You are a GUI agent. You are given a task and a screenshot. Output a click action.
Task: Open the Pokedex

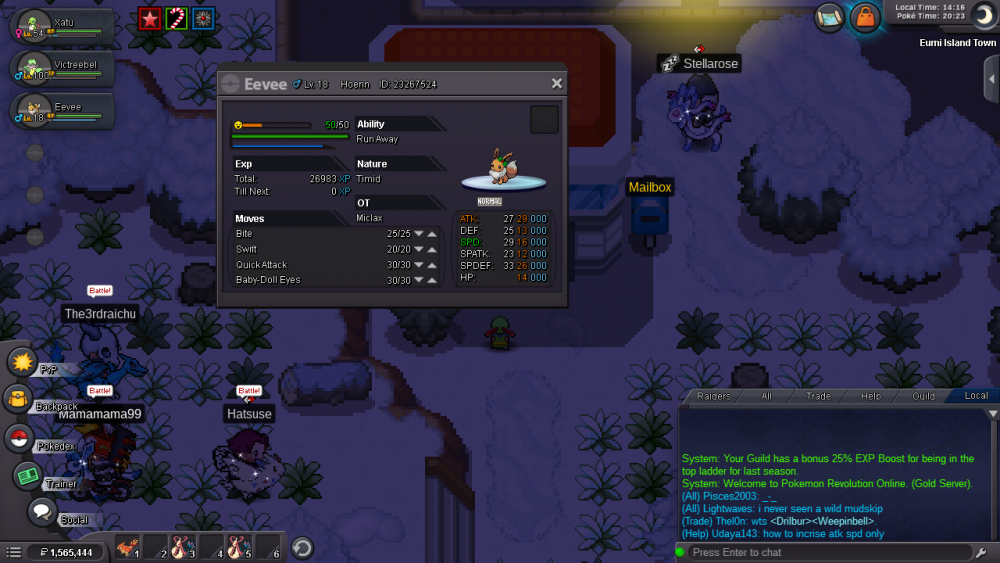tap(18, 438)
